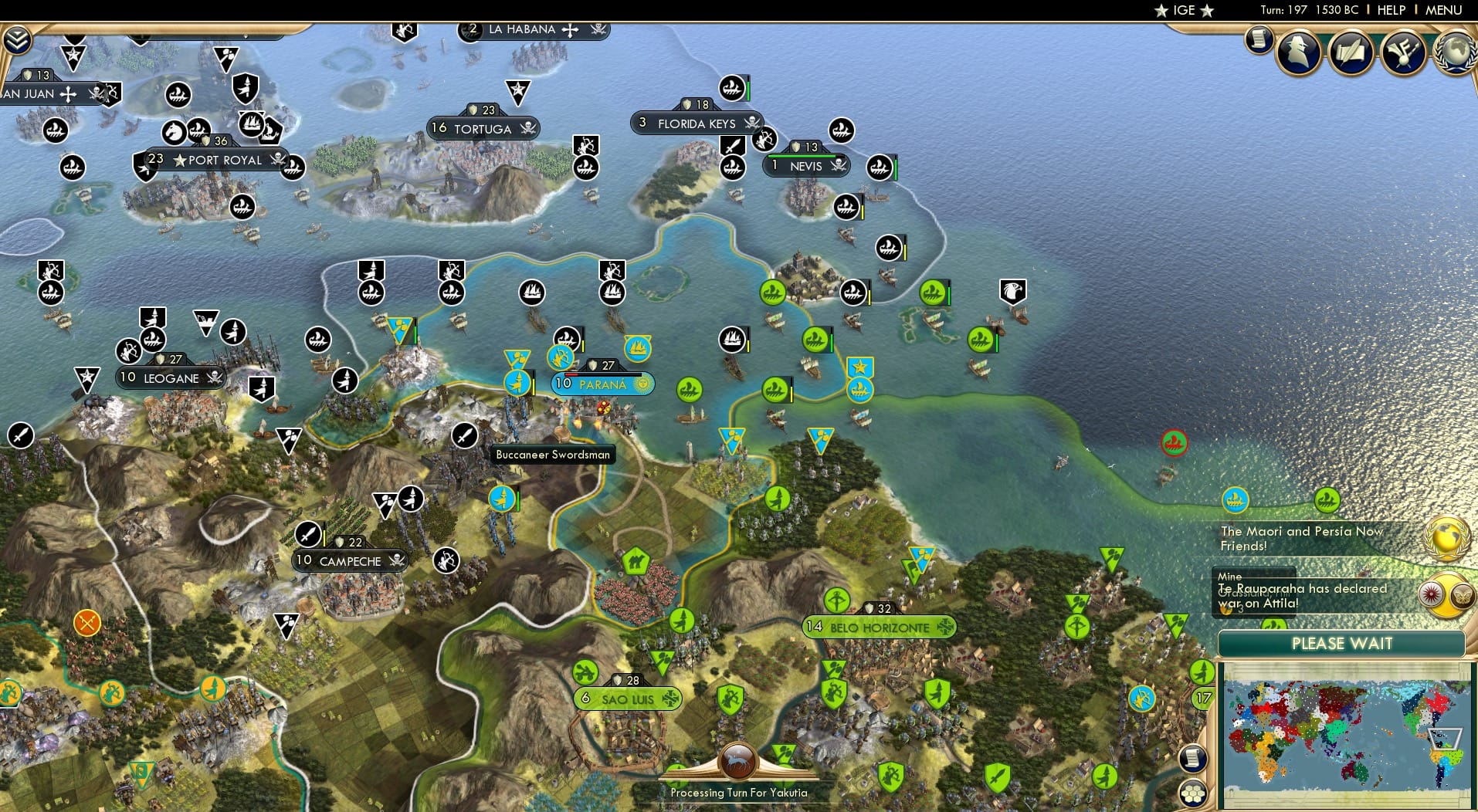Select the blue archer unit icon near Sao Luis
Image resolution: width=1478 pixels, height=812 pixels.
(x=1141, y=698)
